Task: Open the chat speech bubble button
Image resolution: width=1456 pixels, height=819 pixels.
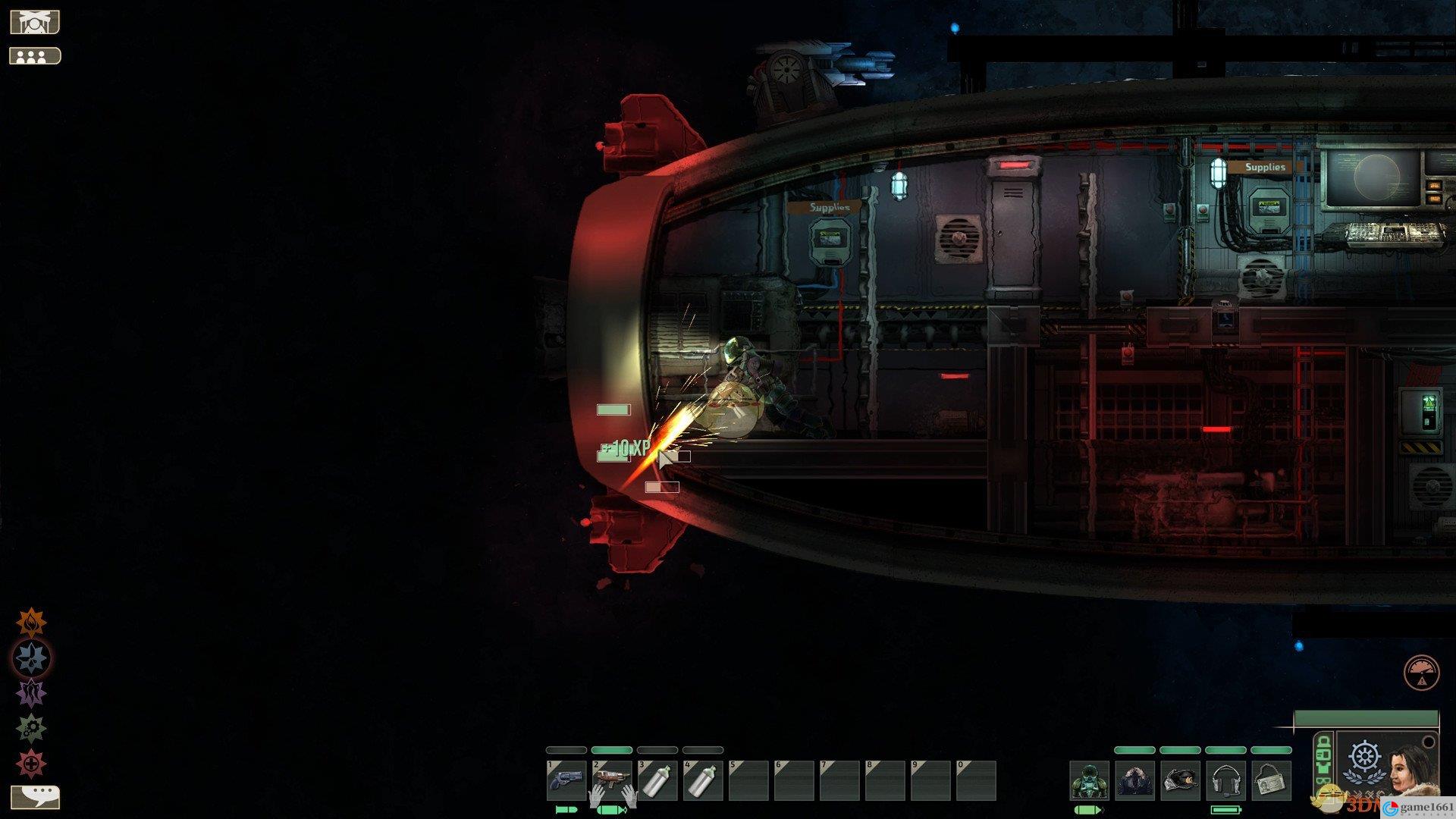Action: (35, 796)
